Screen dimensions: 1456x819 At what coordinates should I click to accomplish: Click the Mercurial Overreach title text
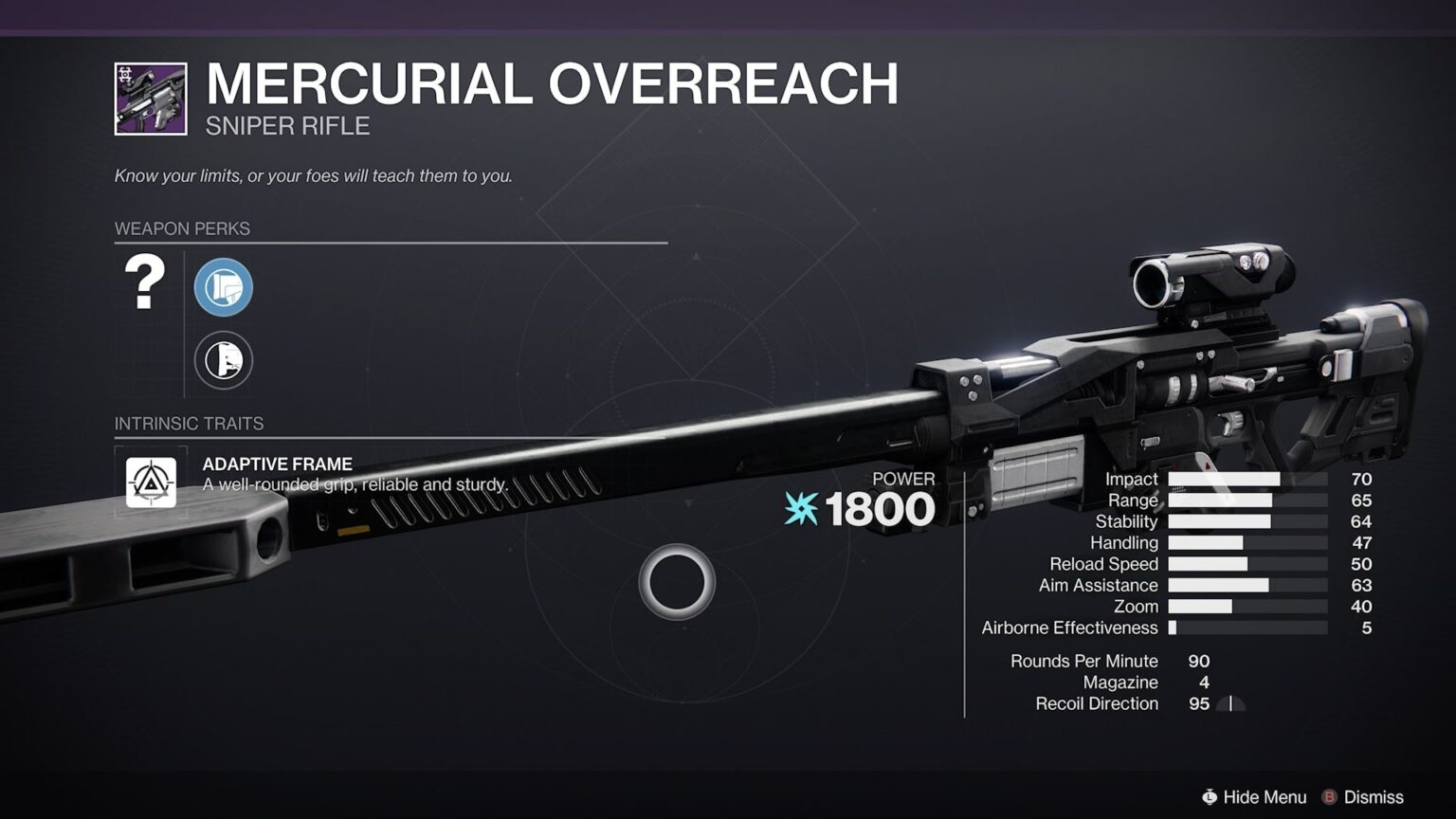(x=553, y=84)
